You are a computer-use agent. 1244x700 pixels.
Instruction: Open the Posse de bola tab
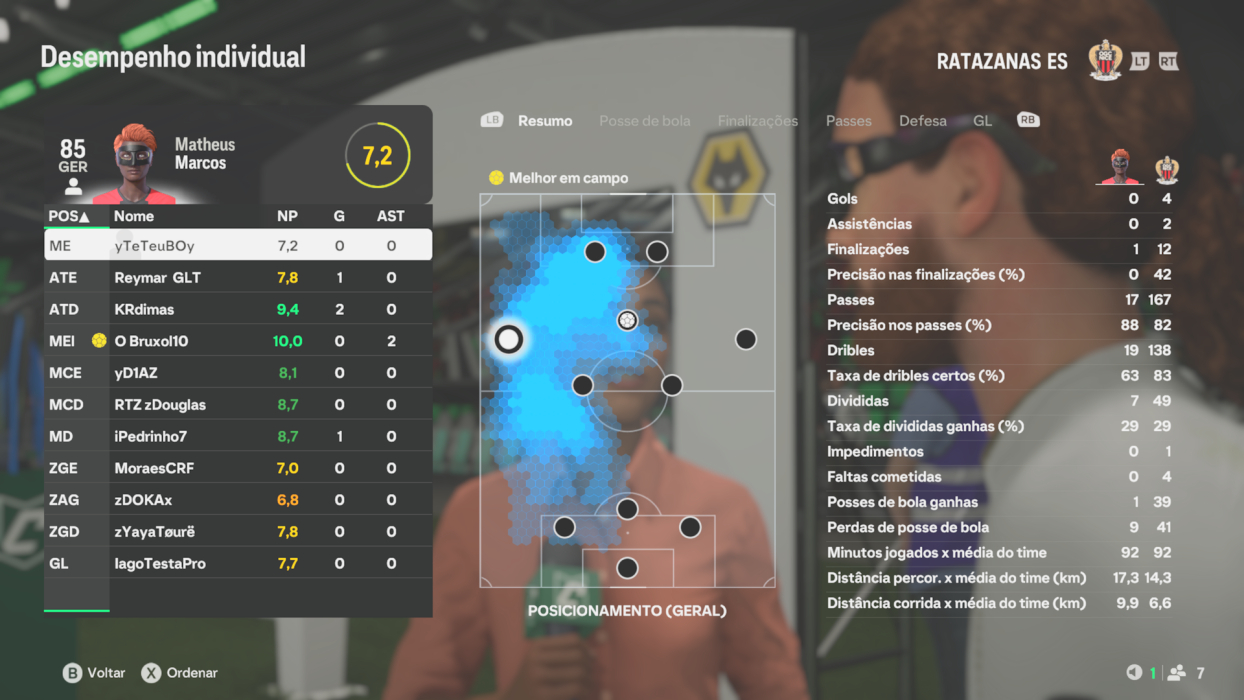click(644, 121)
